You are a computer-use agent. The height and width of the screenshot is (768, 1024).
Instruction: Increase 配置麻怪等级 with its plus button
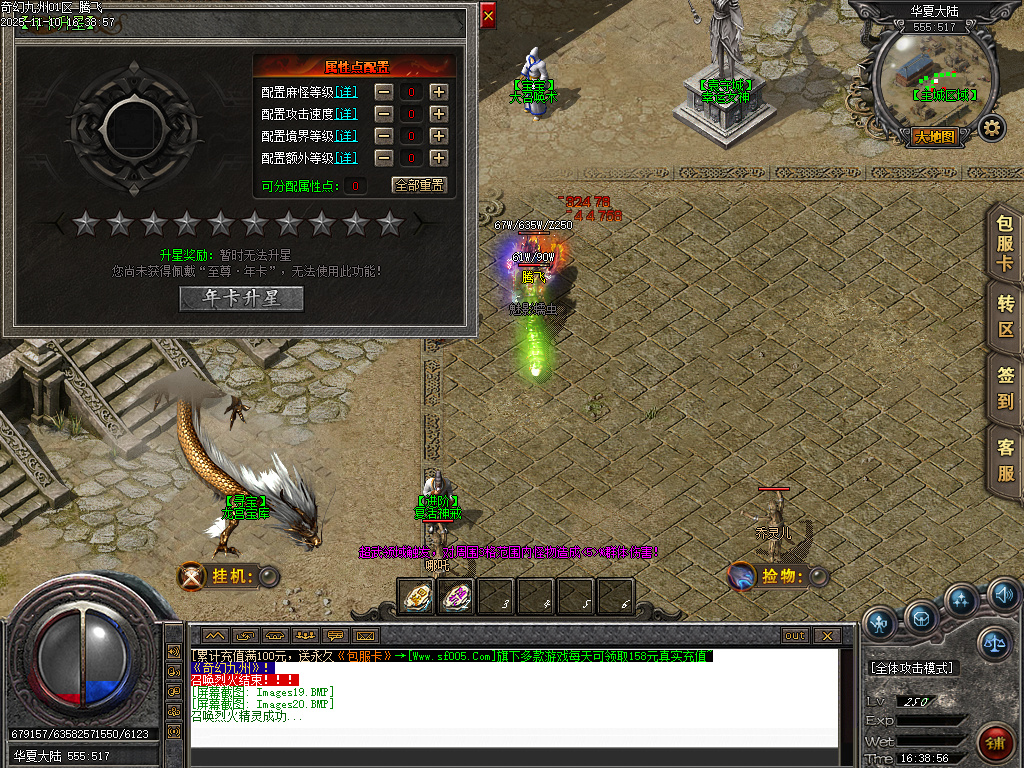(438, 91)
